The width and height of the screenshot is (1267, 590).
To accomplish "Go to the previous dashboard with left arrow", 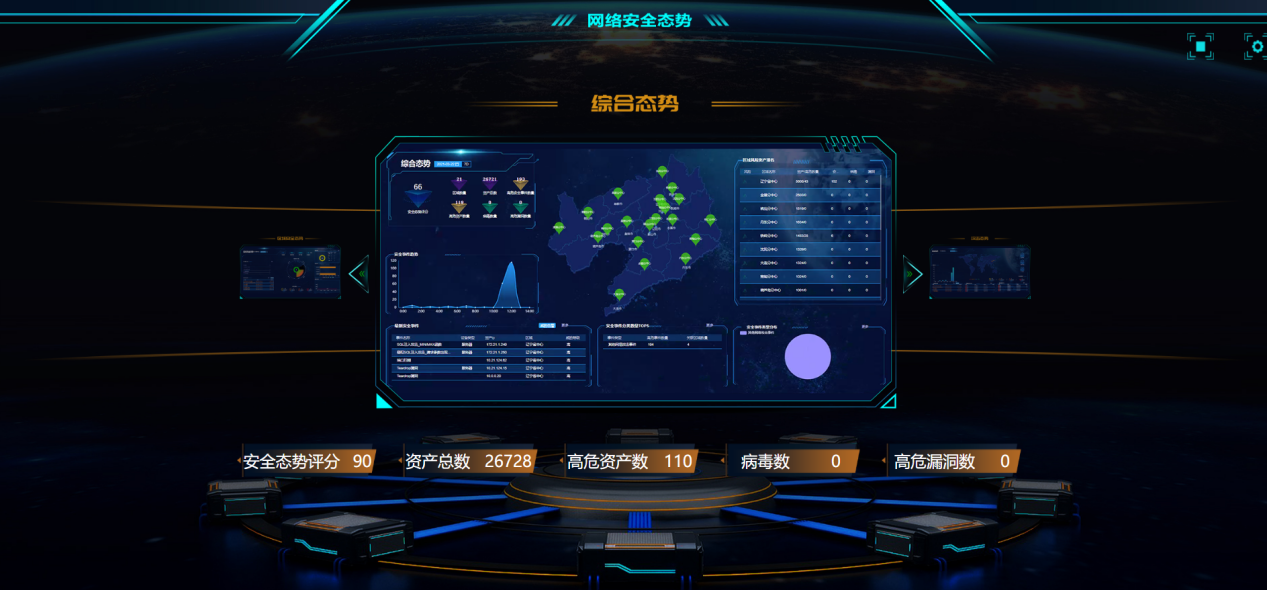I will (359, 272).
